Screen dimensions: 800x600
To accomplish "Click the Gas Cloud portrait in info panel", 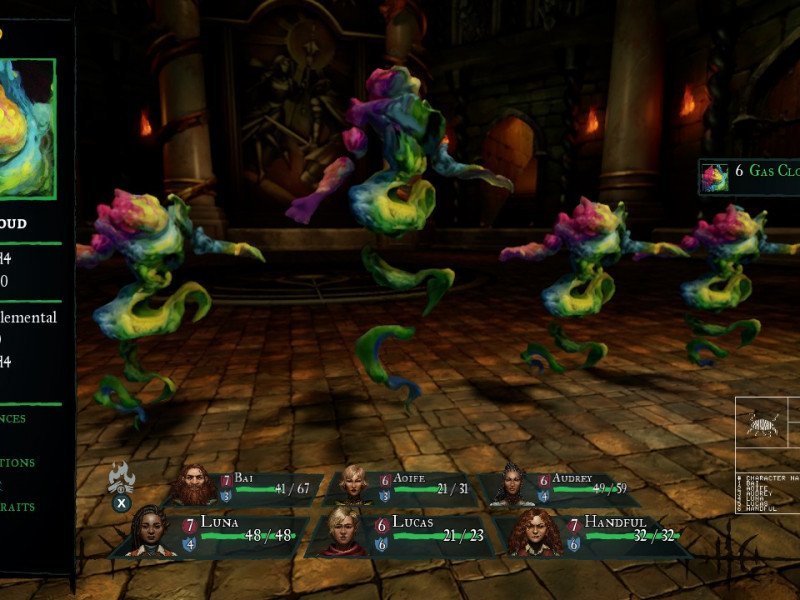I will [26, 128].
